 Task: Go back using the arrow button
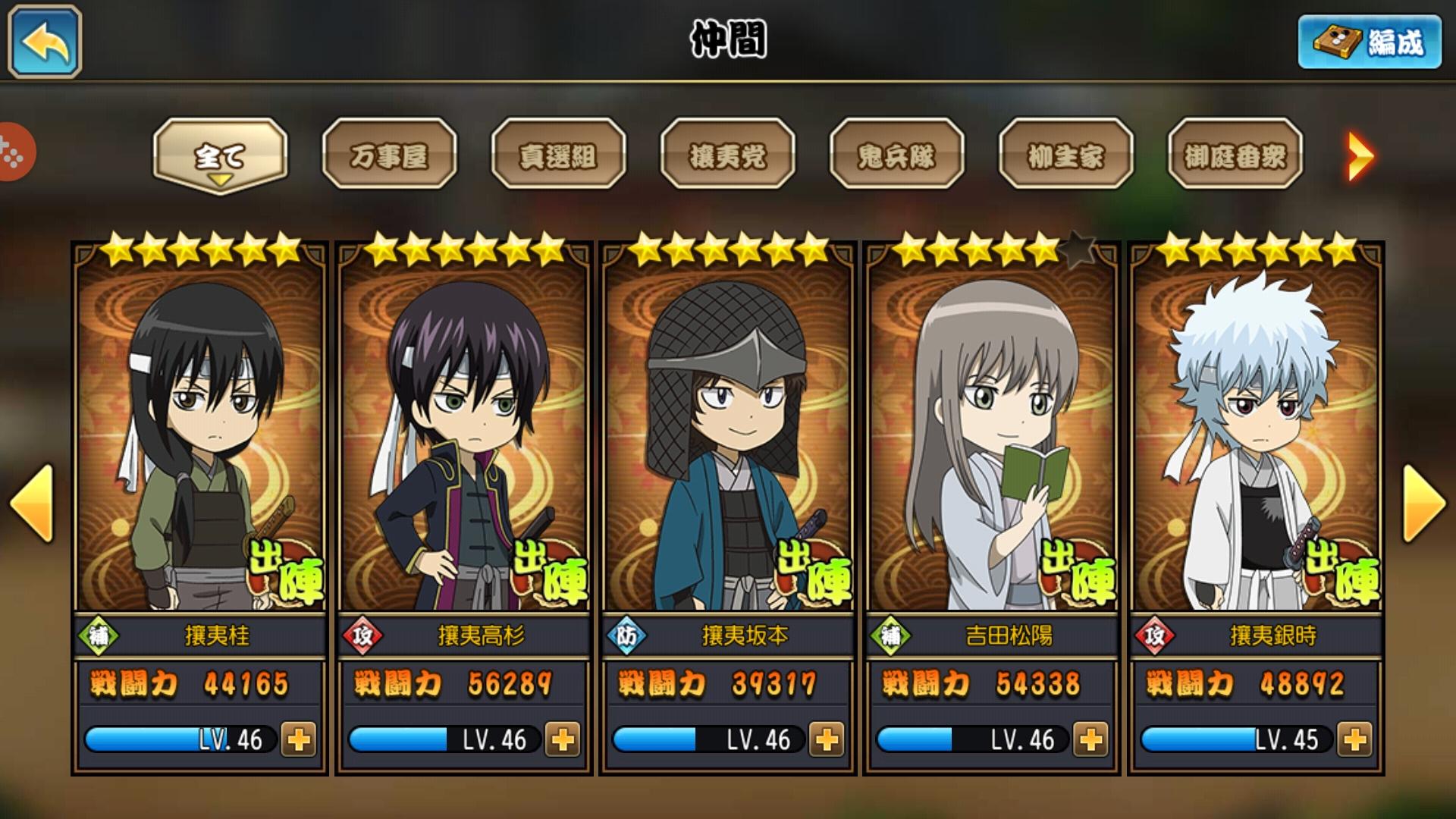pyautogui.click(x=45, y=42)
